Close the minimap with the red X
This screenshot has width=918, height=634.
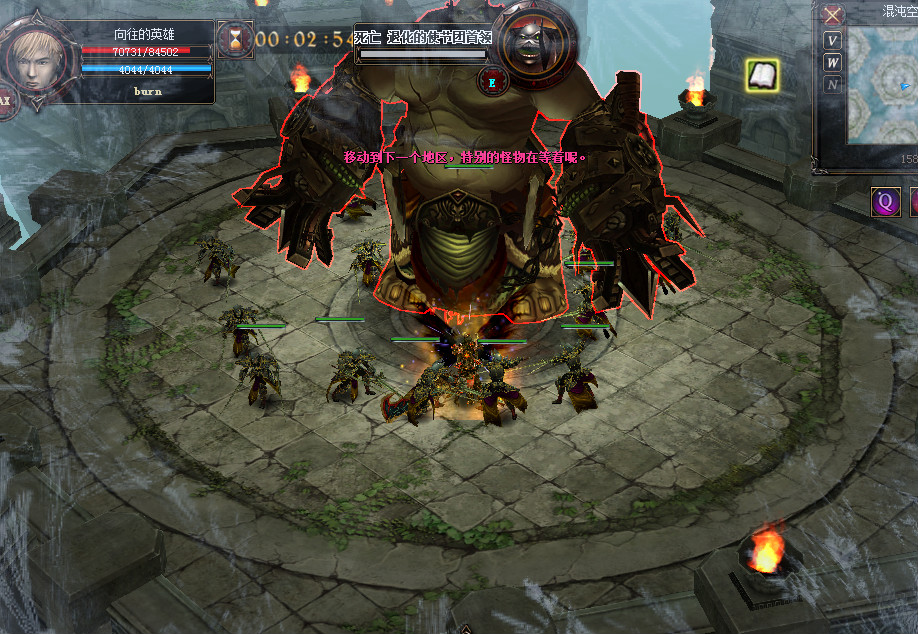pos(833,15)
